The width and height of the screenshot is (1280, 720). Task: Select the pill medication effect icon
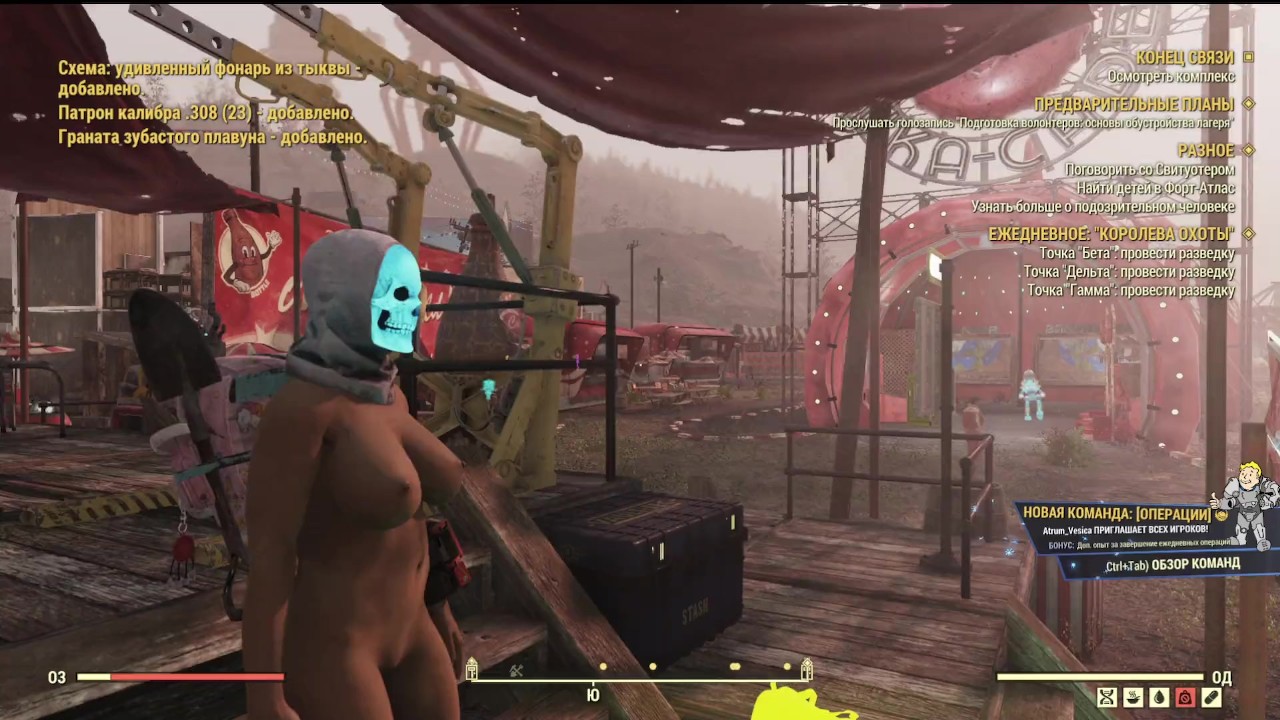[x=1211, y=697]
